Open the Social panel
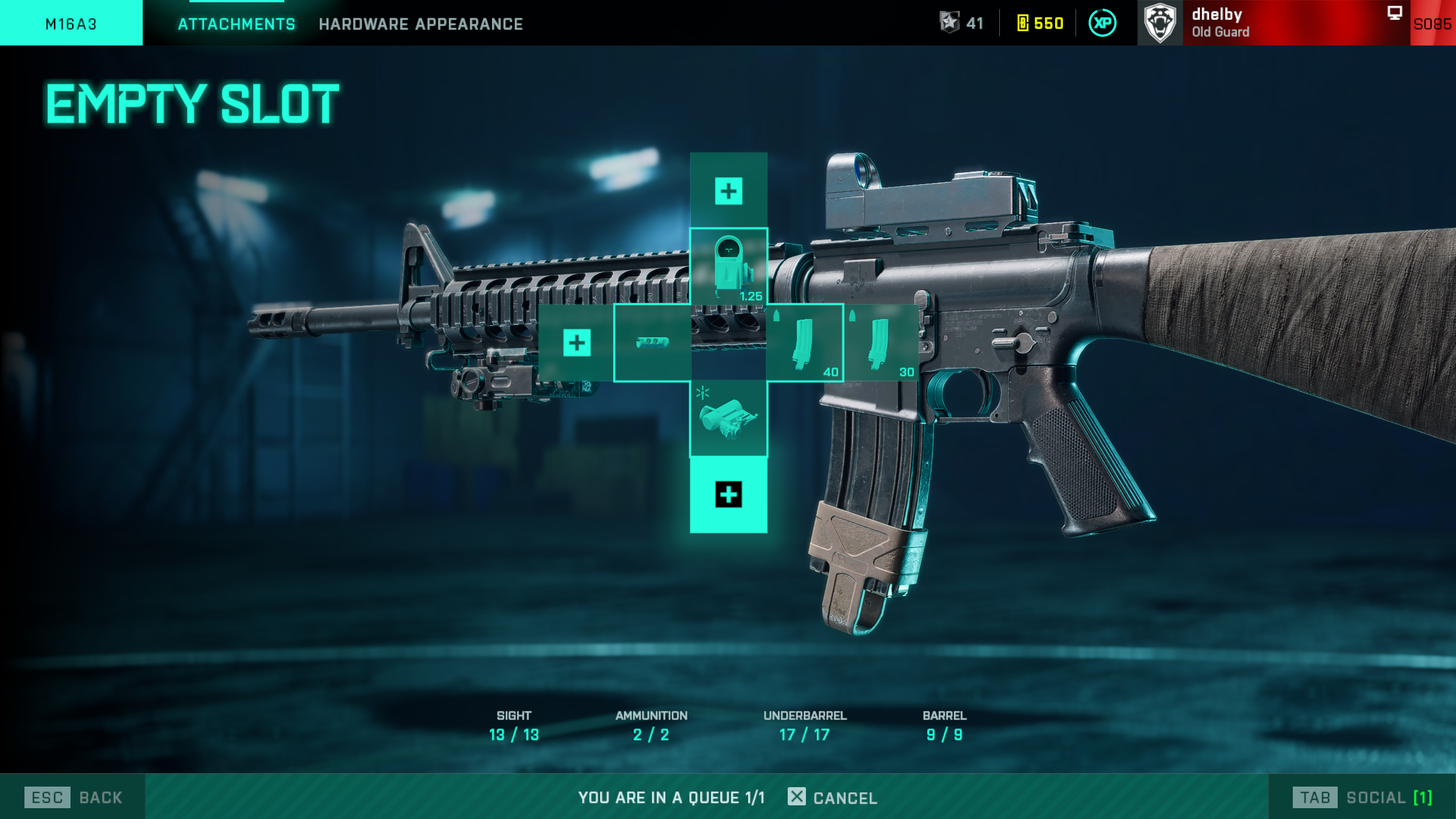 click(x=1363, y=797)
